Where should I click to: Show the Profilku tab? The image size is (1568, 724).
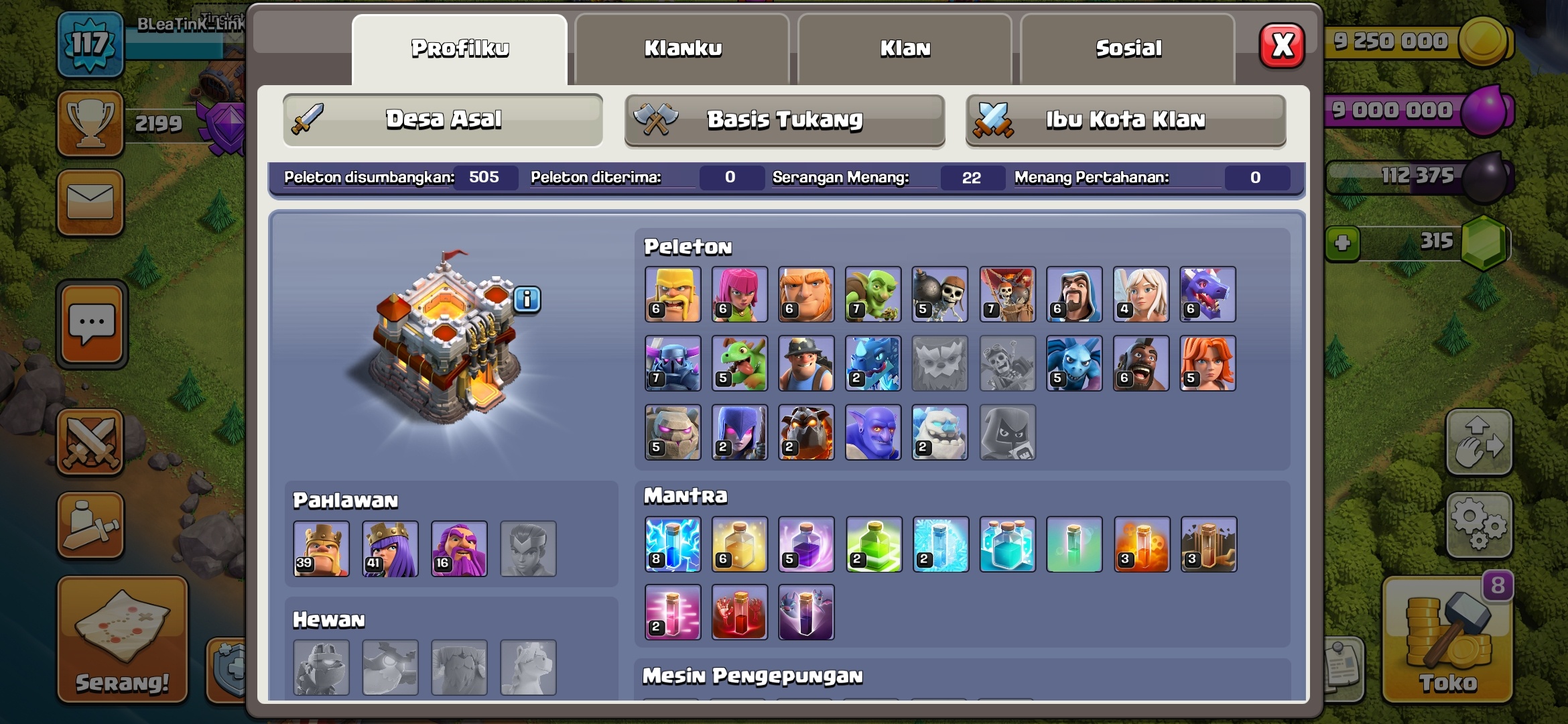(x=460, y=49)
